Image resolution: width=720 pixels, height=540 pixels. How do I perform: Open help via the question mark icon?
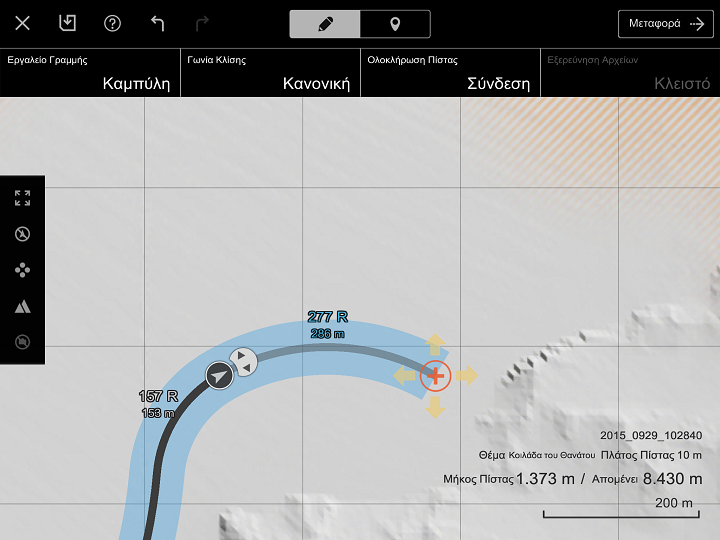coord(112,24)
